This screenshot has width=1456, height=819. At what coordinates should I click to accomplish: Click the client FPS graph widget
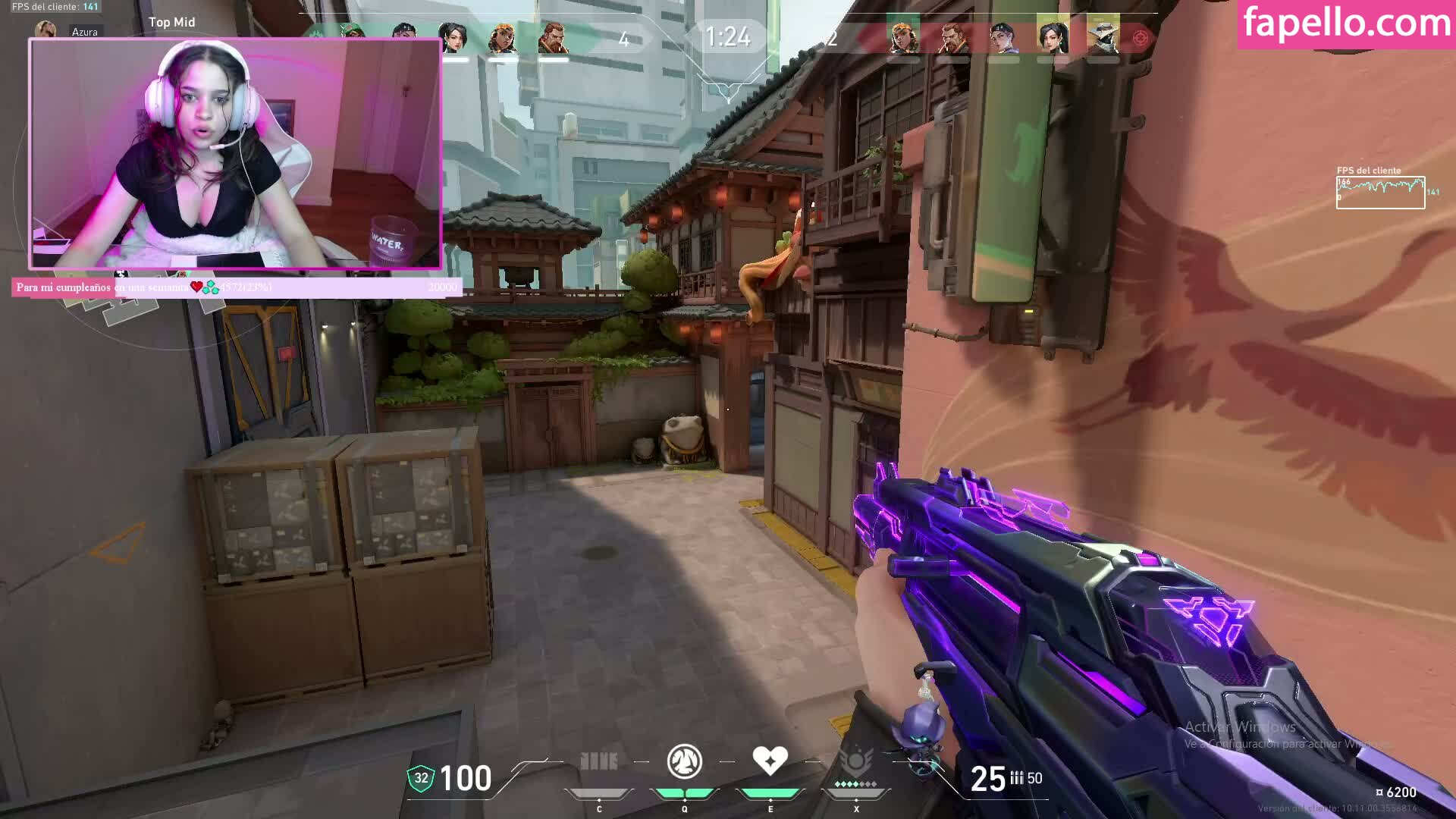(1380, 192)
